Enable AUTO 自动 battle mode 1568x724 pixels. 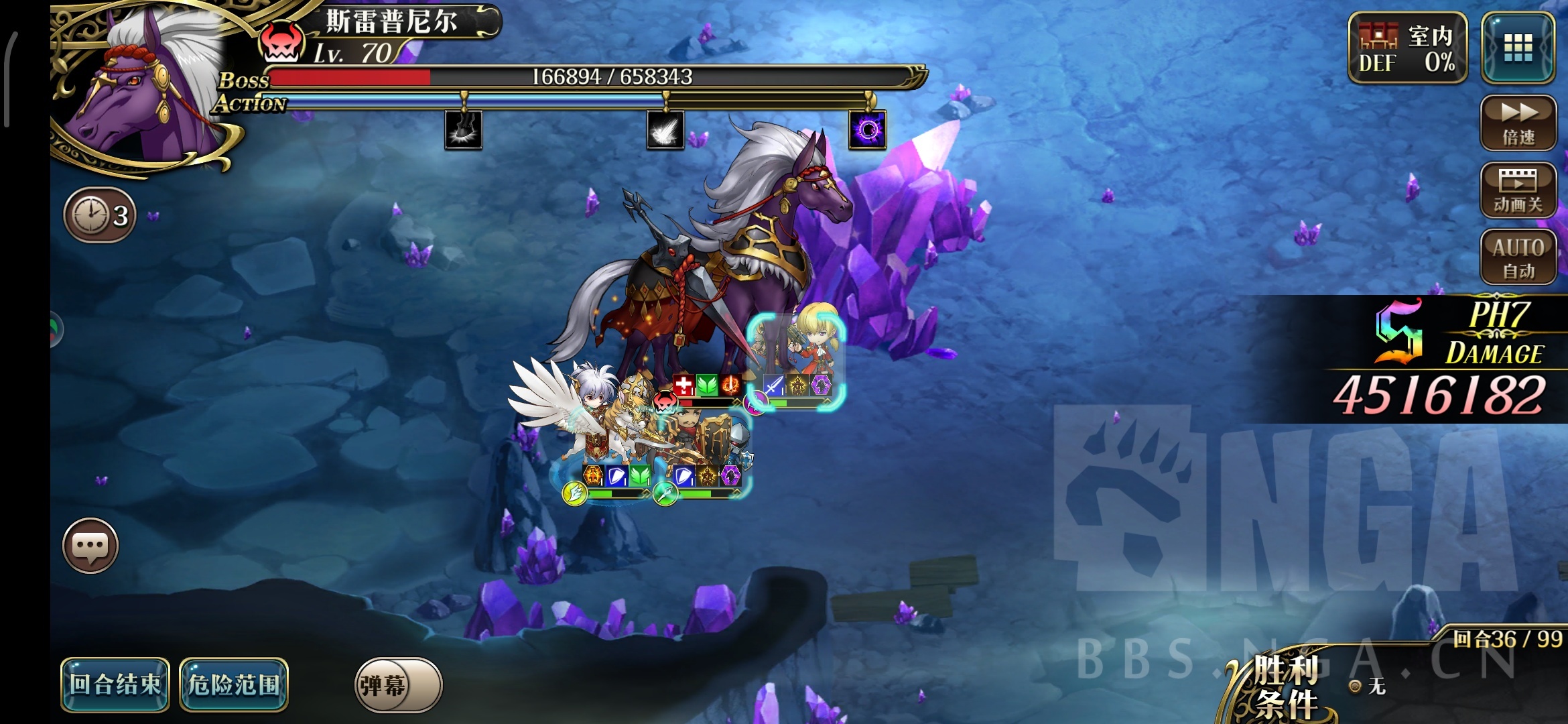(1518, 257)
